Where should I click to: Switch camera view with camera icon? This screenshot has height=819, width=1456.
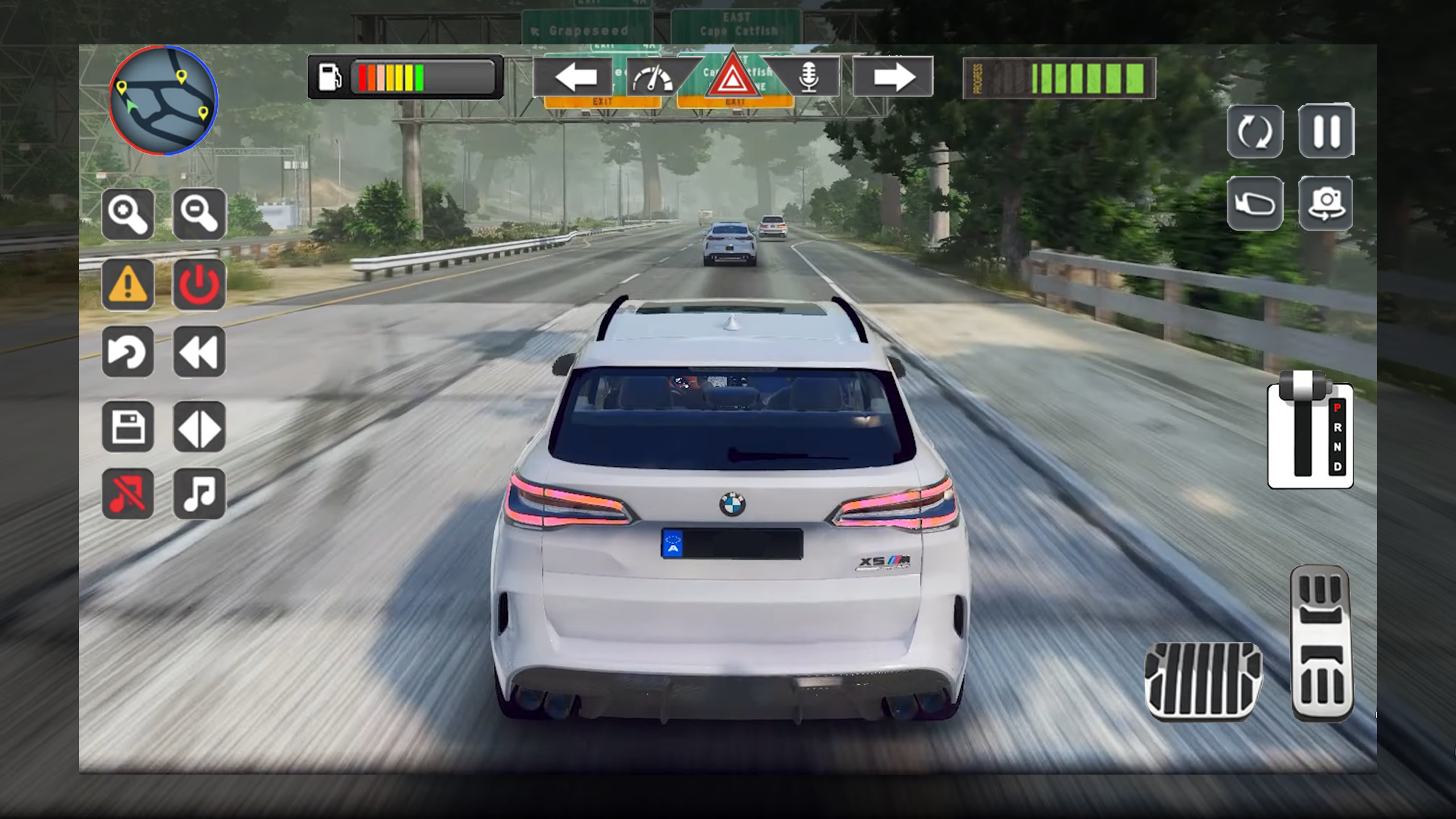tap(1326, 204)
